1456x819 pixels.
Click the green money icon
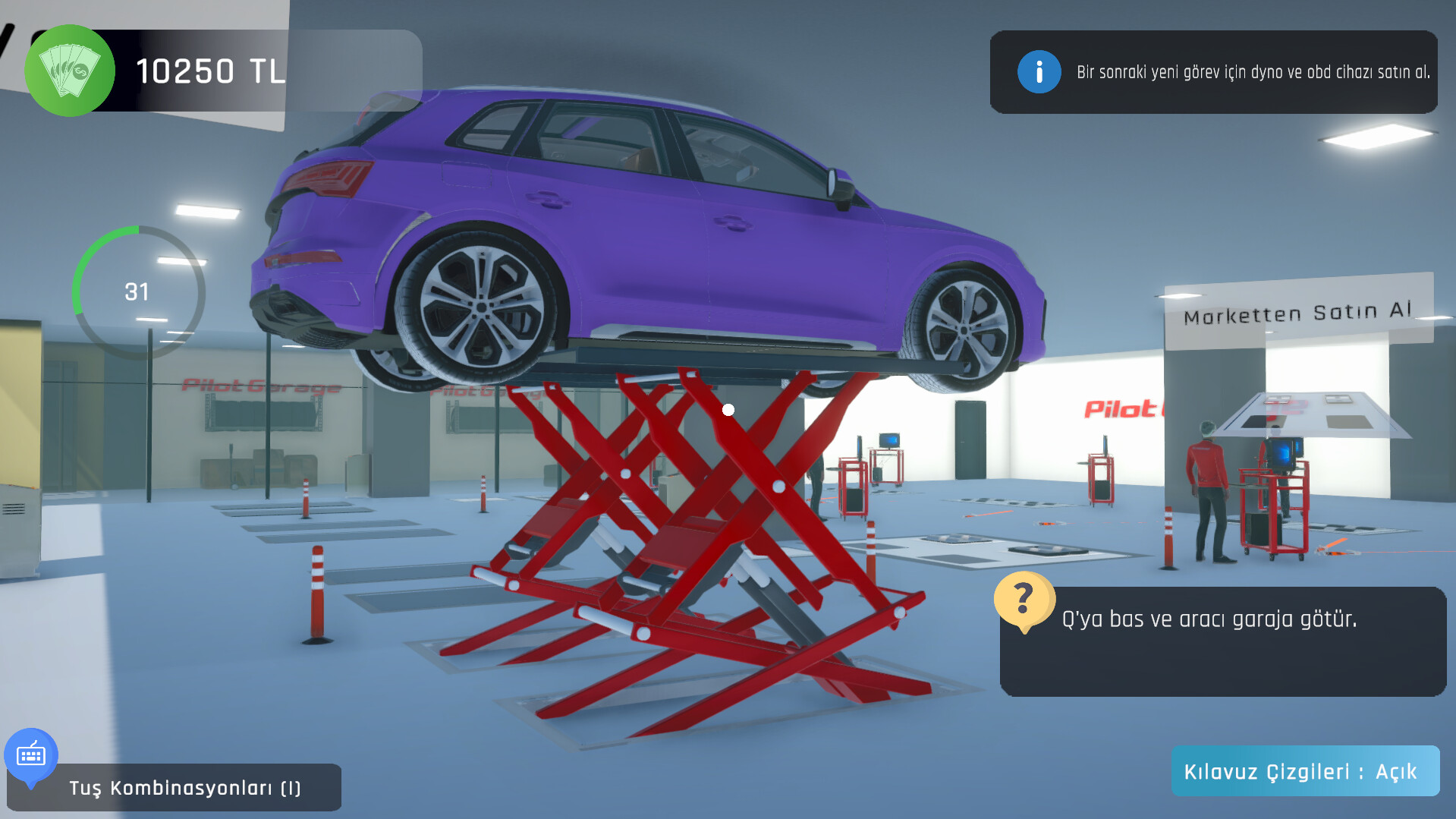69,70
